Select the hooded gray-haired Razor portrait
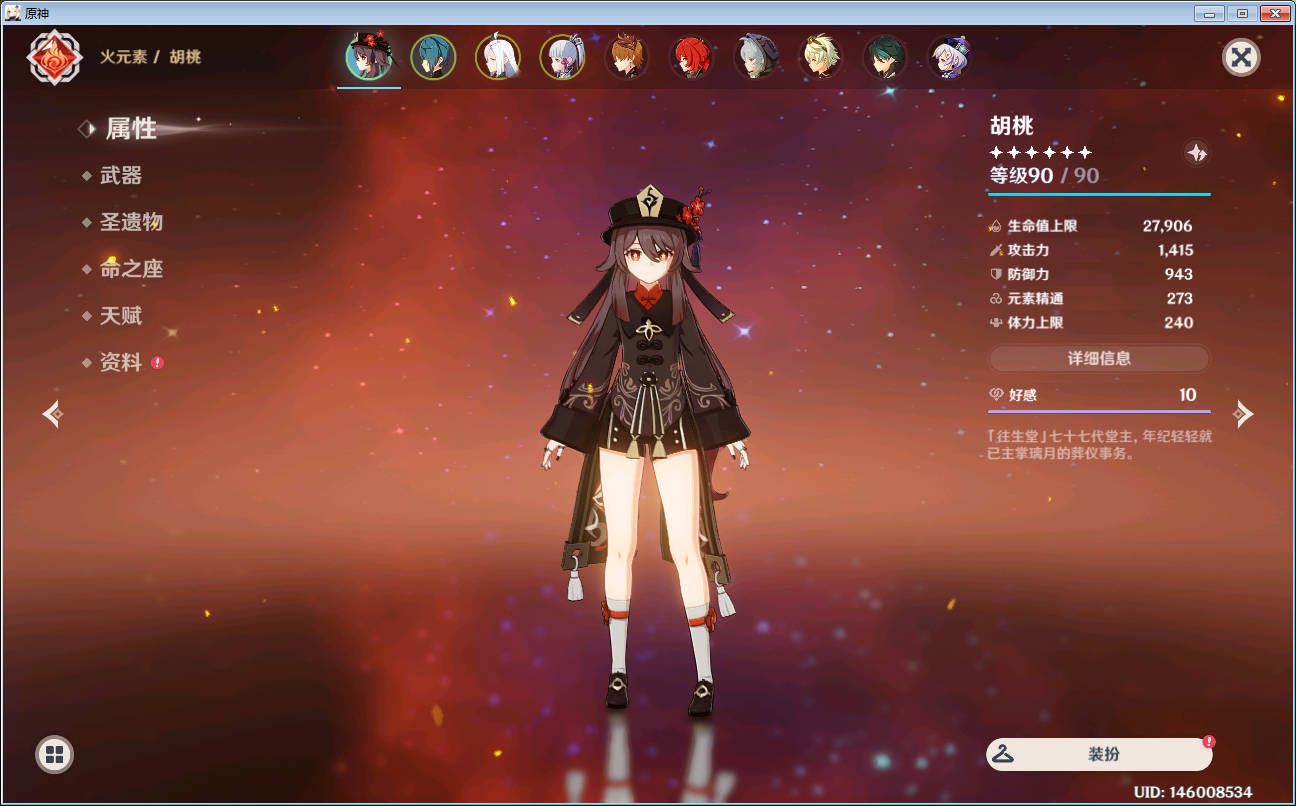This screenshot has width=1296, height=806. tap(755, 57)
